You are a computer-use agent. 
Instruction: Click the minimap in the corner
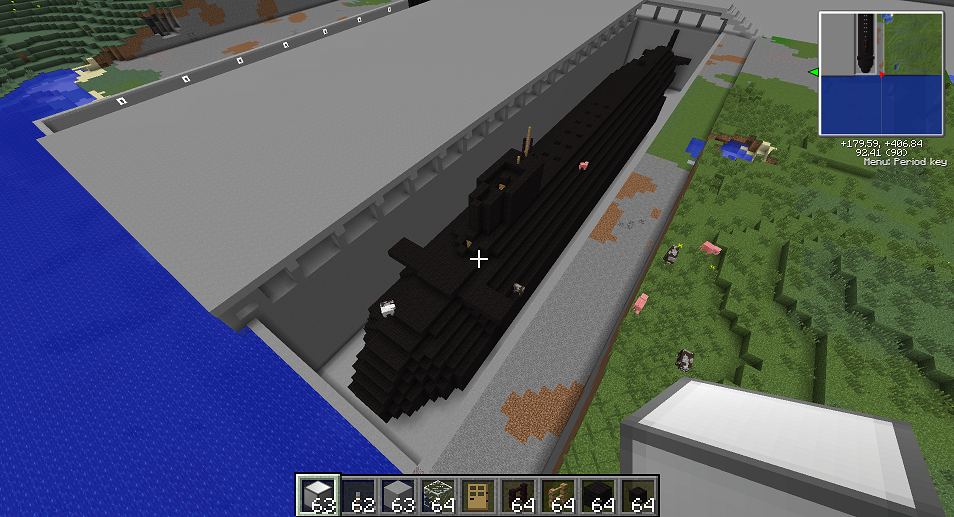tap(881, 73)
